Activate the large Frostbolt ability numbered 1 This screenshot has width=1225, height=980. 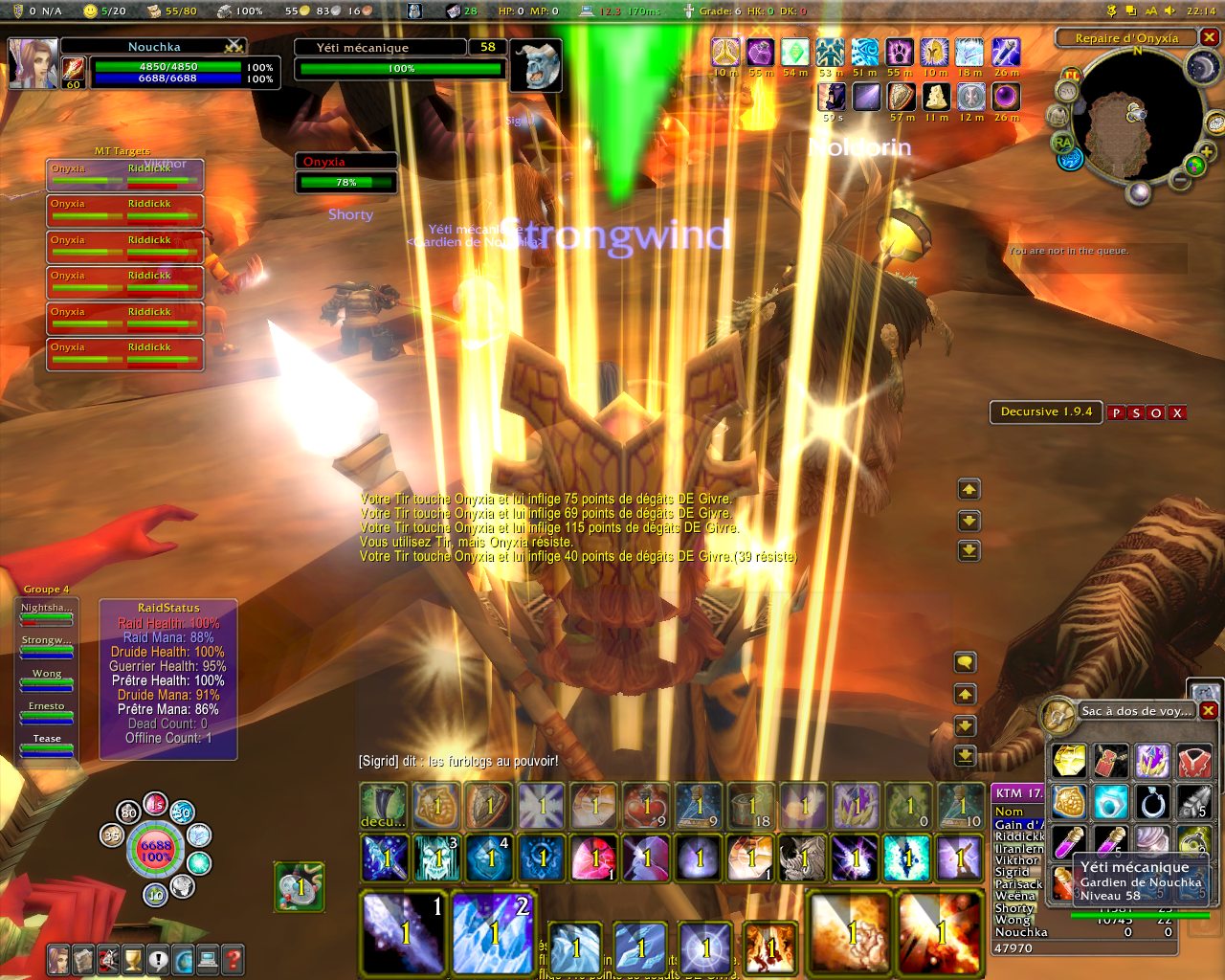(x=404, y=932)
